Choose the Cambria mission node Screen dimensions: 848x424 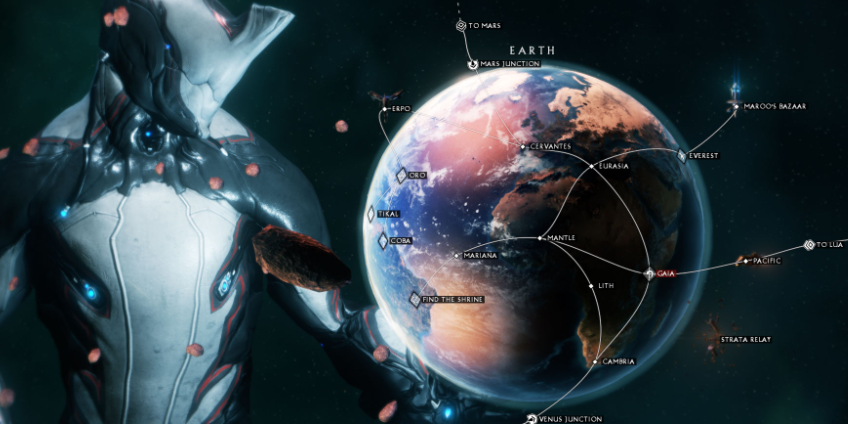click(x=597, y=361)
